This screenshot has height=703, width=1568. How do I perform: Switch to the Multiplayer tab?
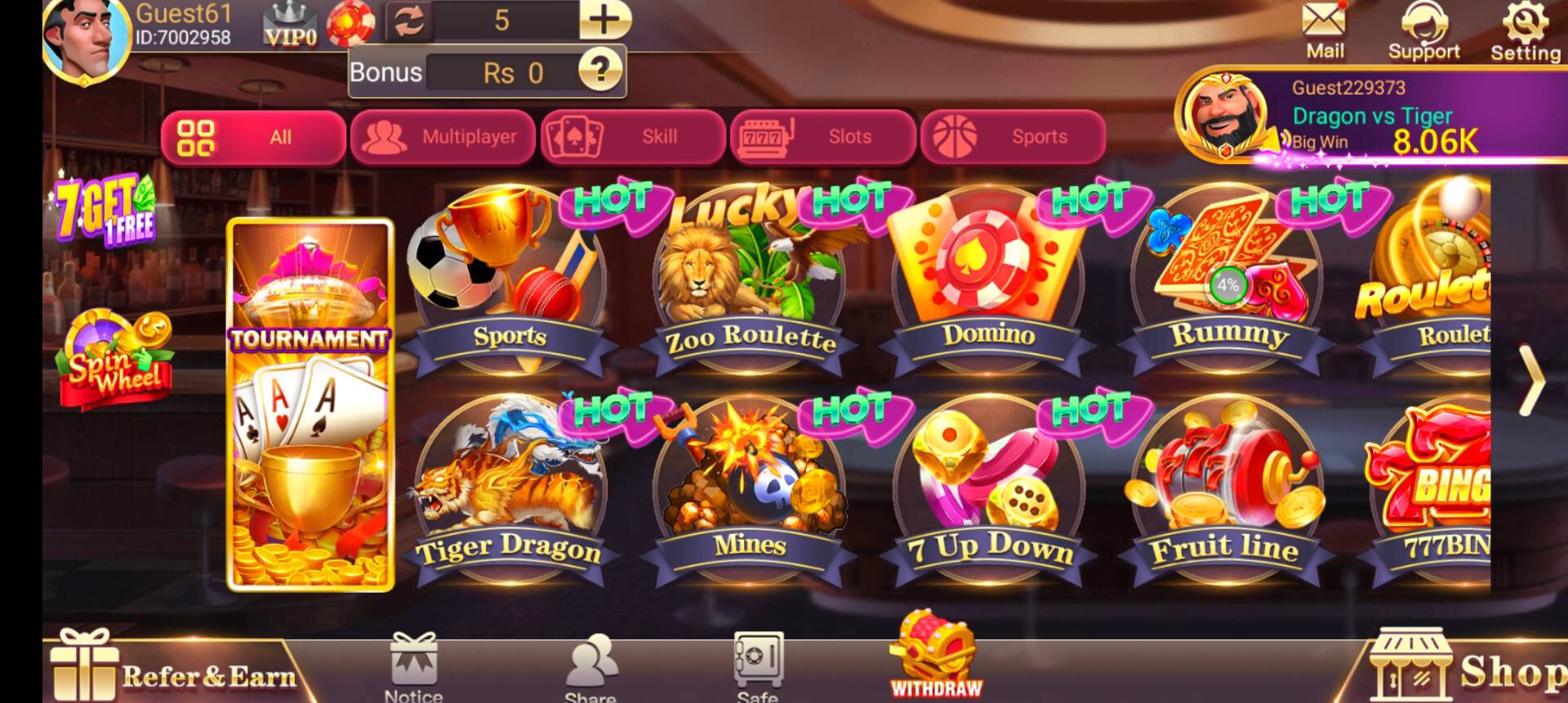coord(445,137)
